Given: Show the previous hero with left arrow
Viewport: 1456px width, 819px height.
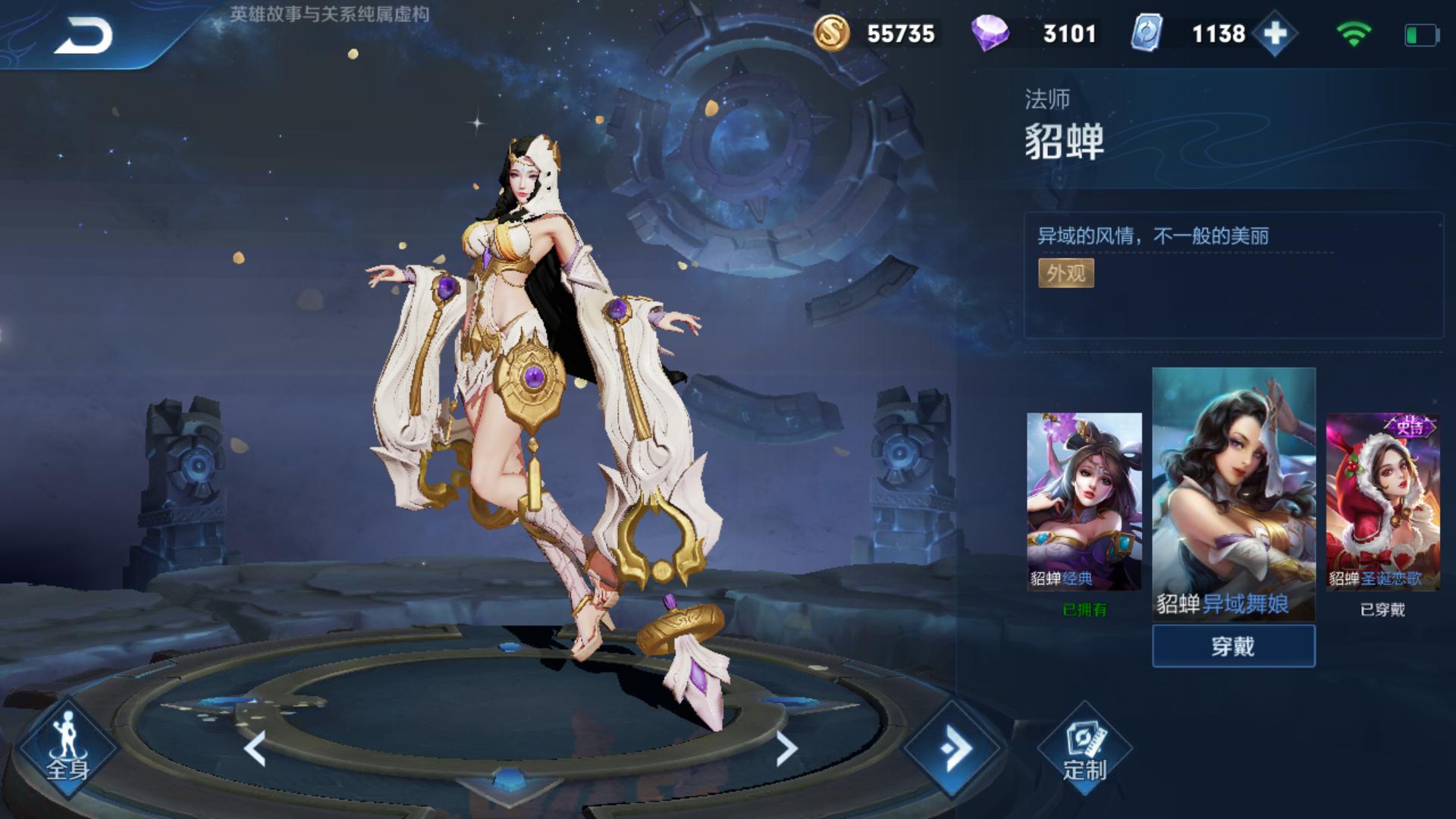Looking at the screenshot, I should click(256, 748).
